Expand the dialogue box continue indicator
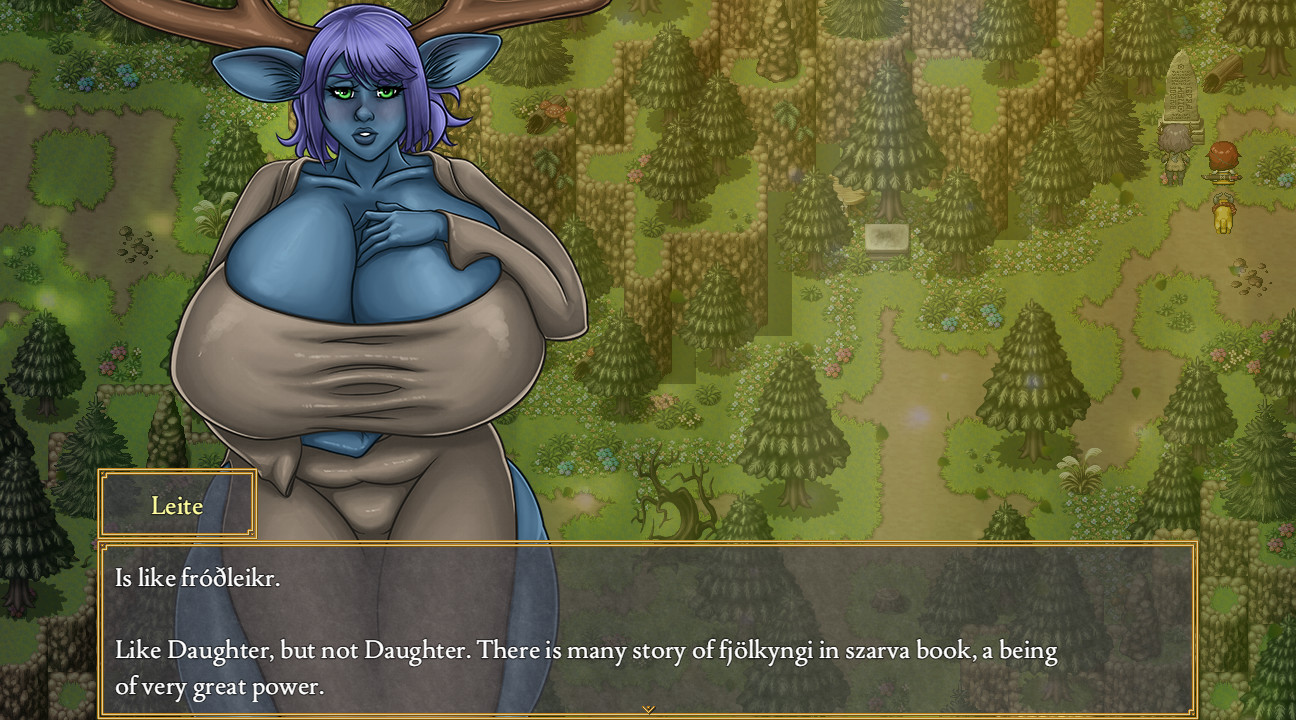 (x=648, y=709)
